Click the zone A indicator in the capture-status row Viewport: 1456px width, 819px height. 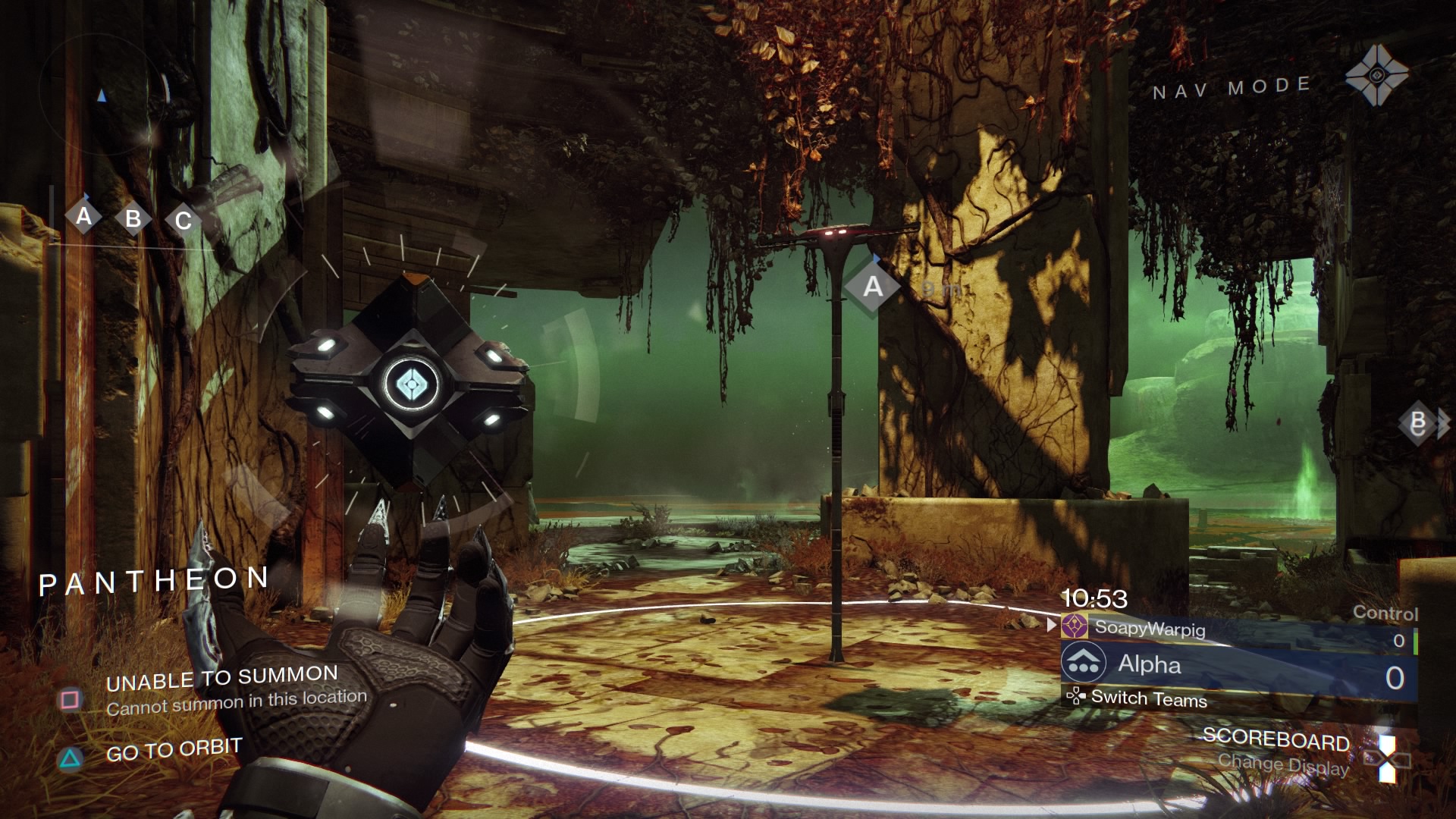pos(83,217)
